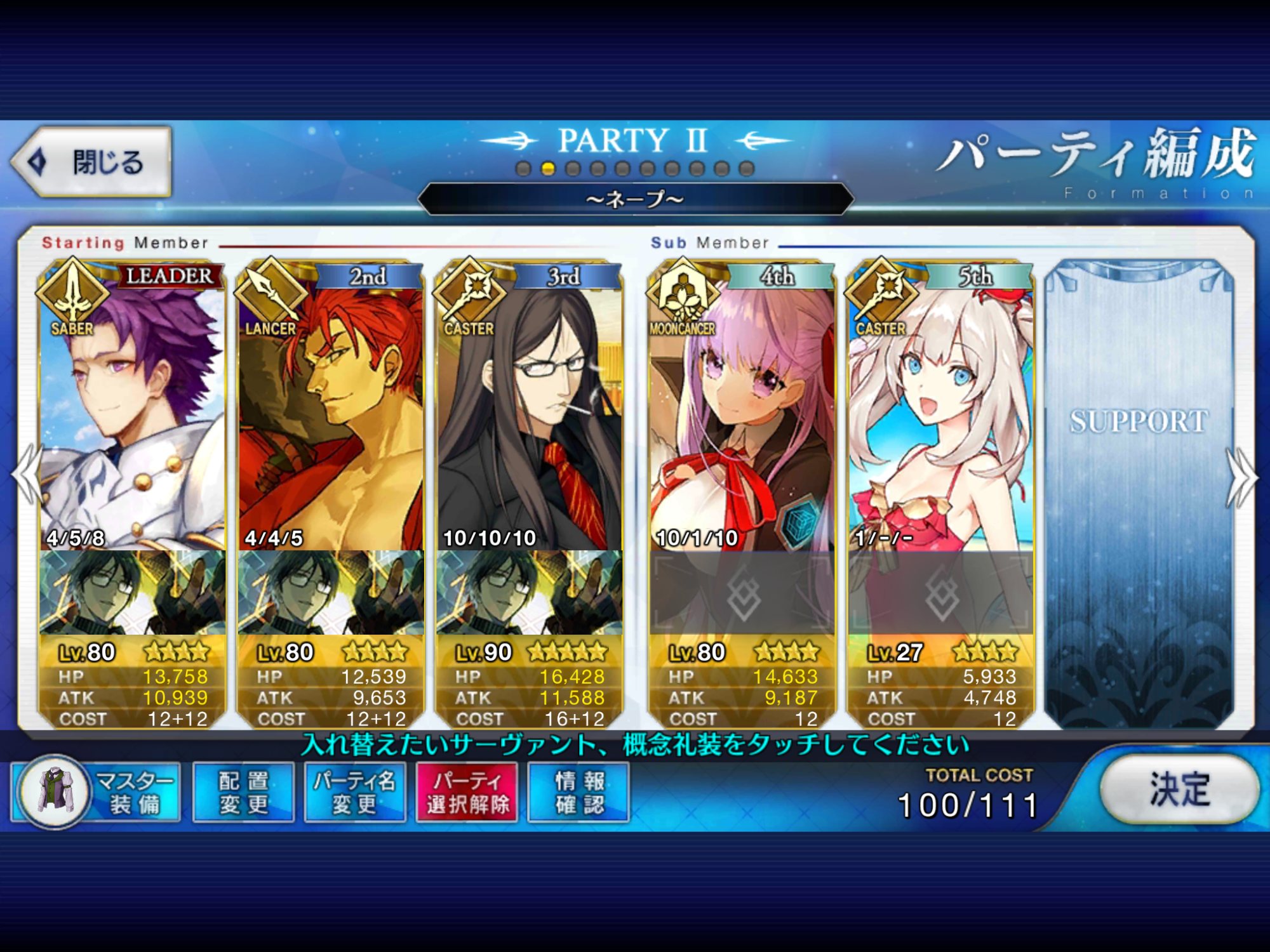Tap the empty craft essence slot under 5th Caster
Screen dimensions: 1270x952
[x=941, y=593]
